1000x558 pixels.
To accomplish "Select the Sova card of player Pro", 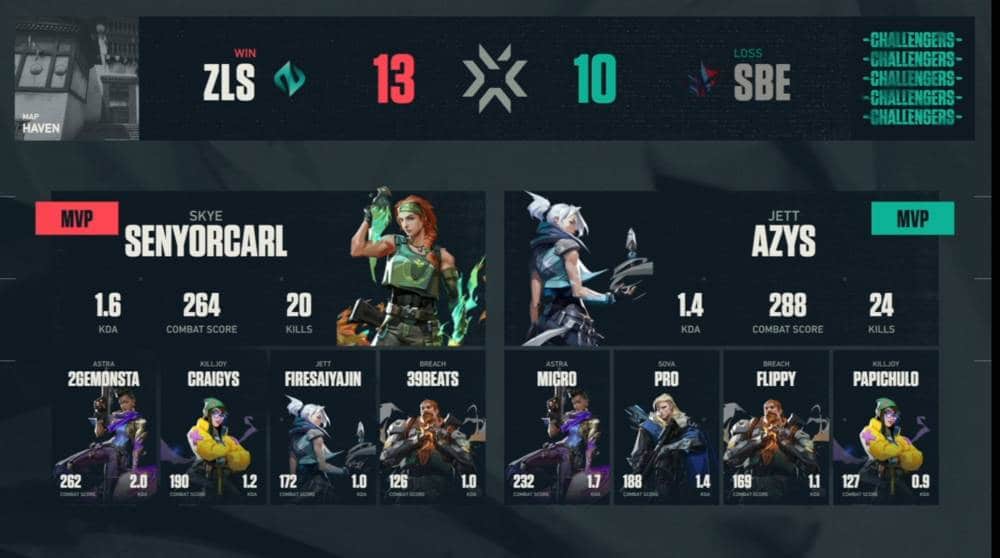I will (666, 427).
